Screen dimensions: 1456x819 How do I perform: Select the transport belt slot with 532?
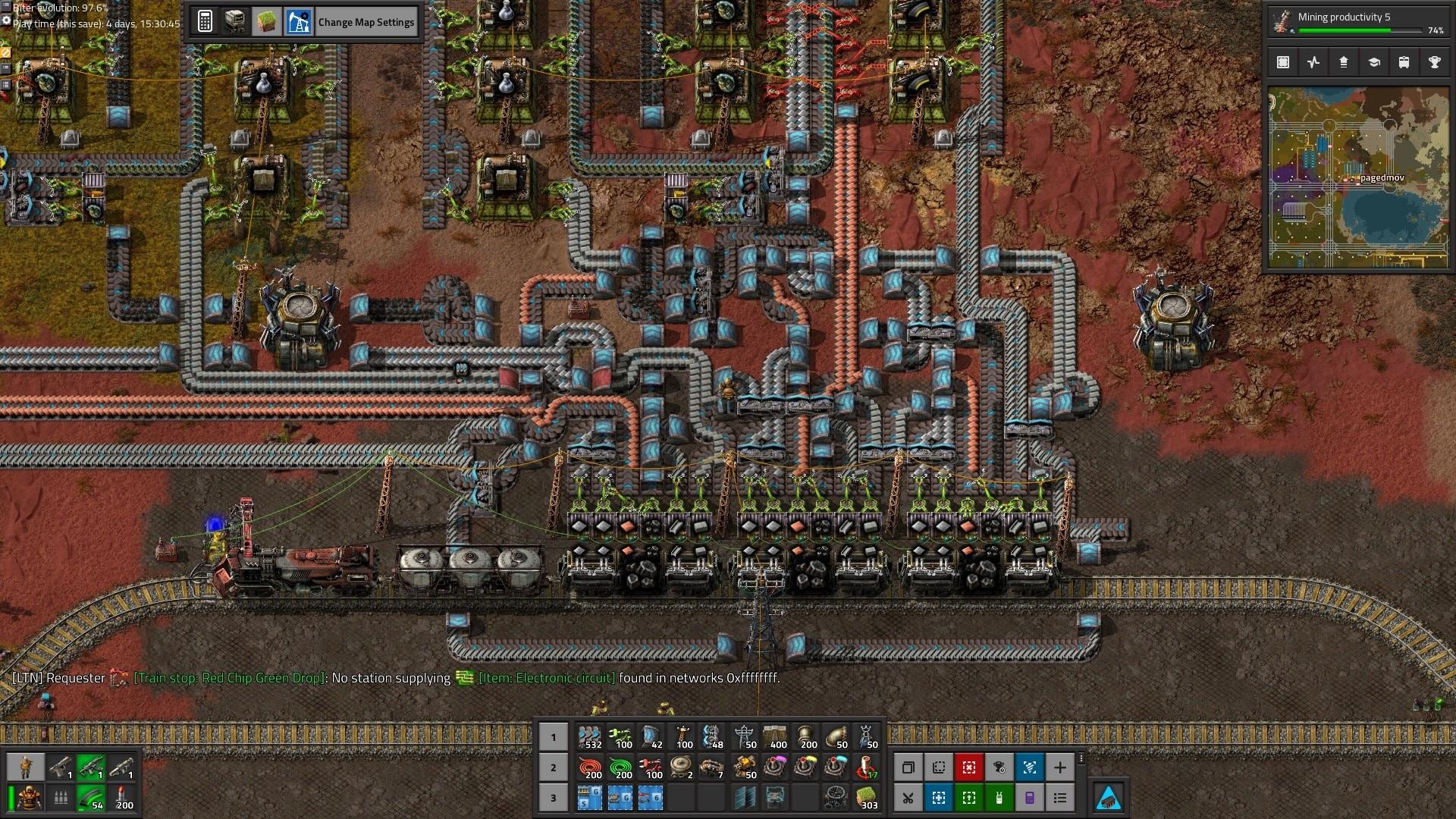590,736
